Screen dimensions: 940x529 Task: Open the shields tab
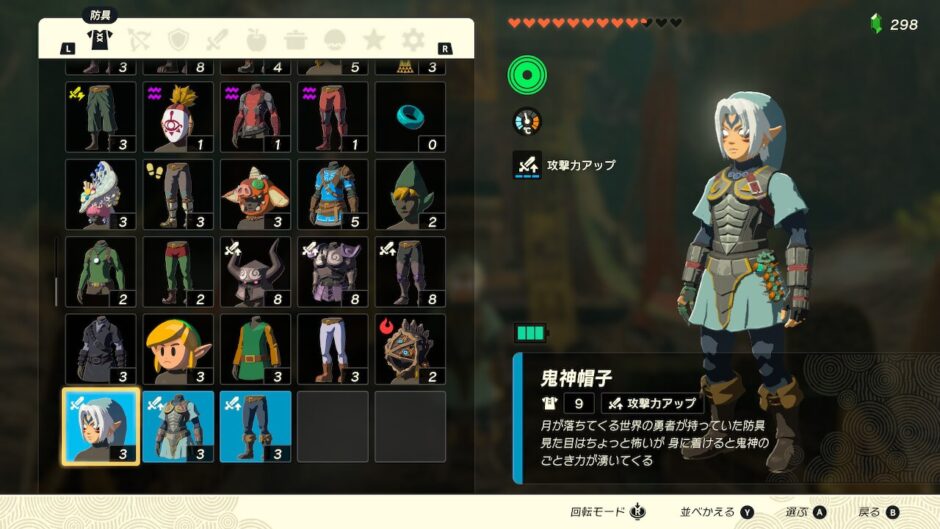point(178,40)
